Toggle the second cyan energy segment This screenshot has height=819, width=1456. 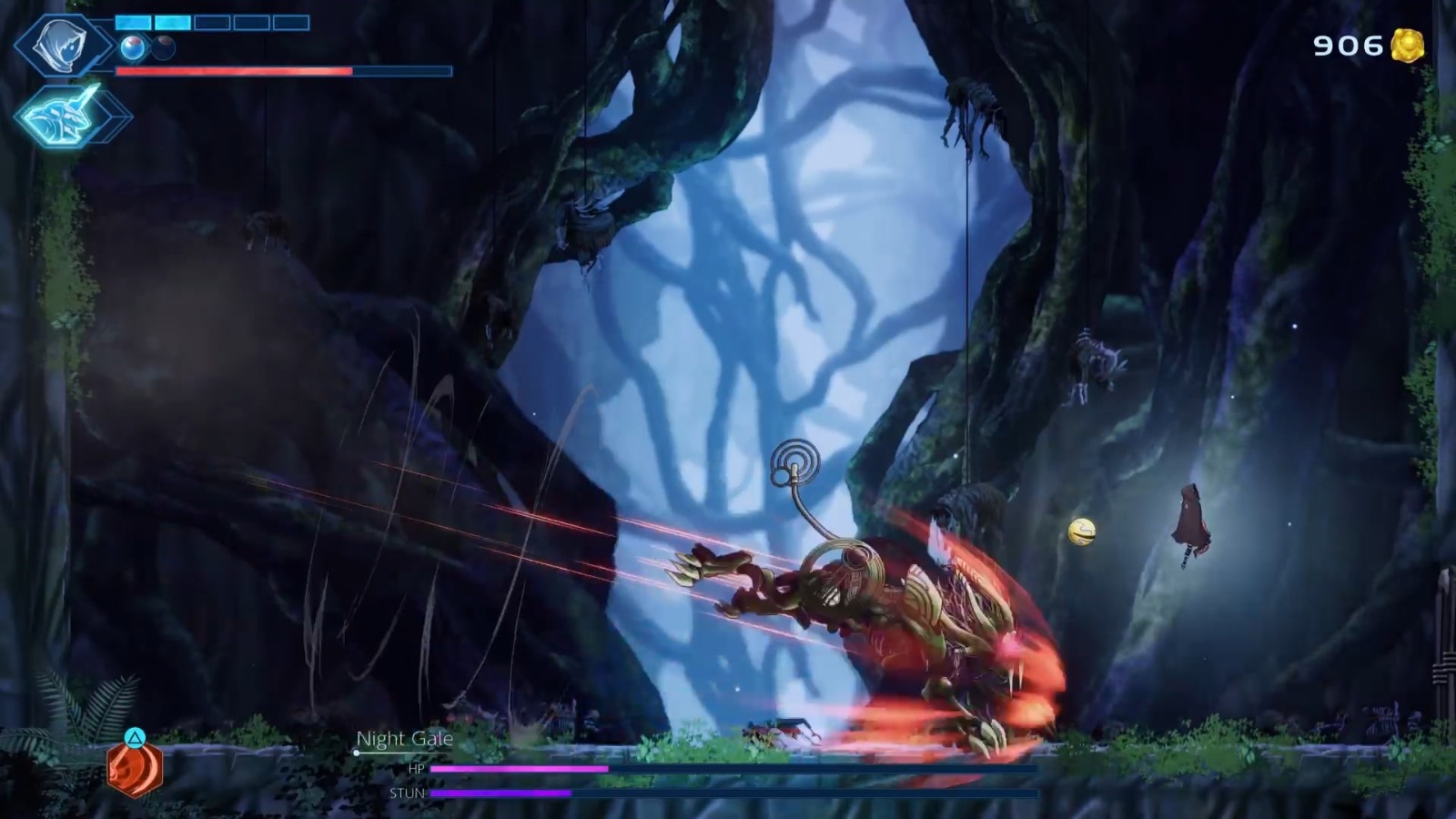coord(171,22)
